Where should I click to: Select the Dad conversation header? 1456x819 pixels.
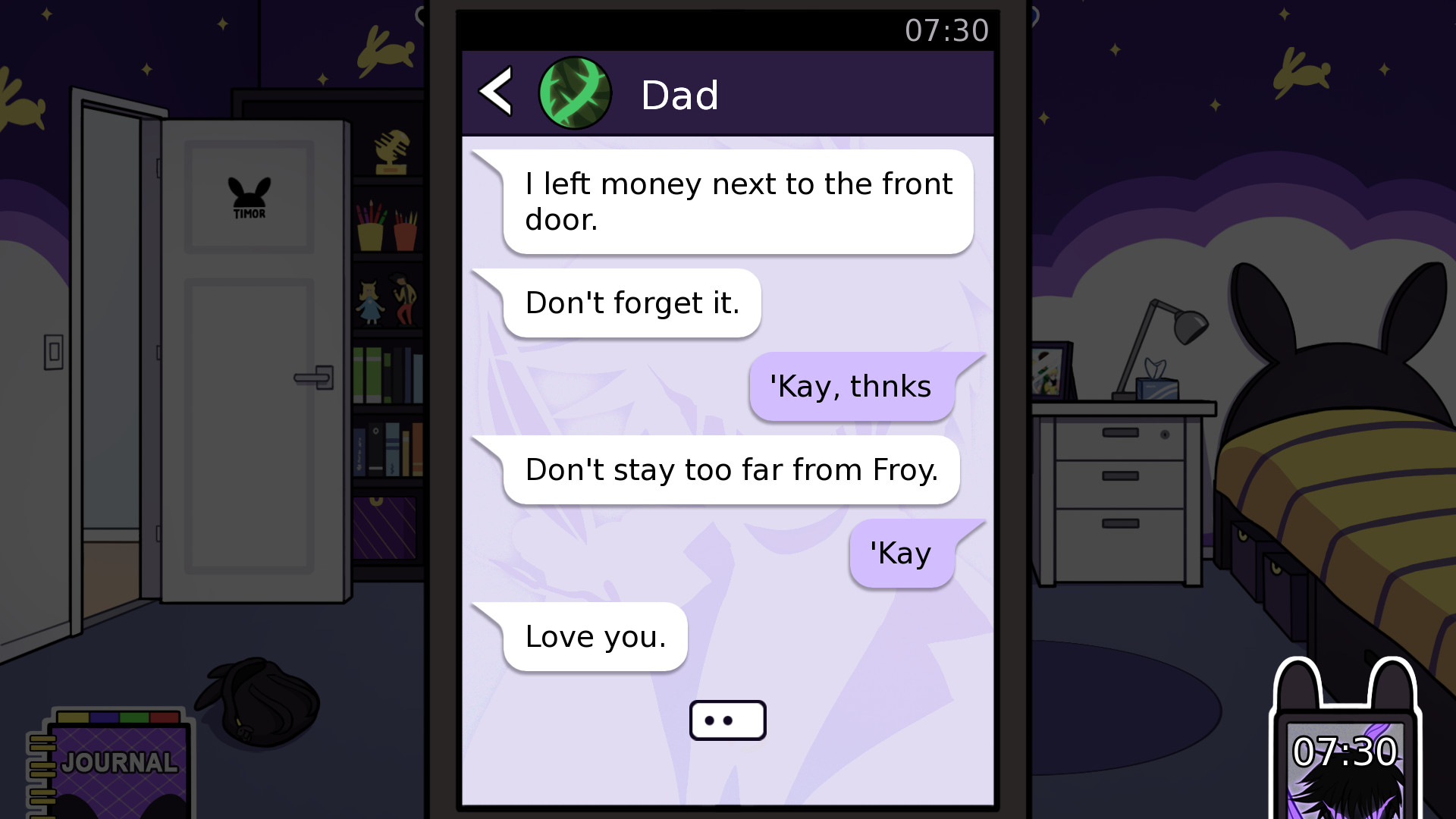[680, 93]
